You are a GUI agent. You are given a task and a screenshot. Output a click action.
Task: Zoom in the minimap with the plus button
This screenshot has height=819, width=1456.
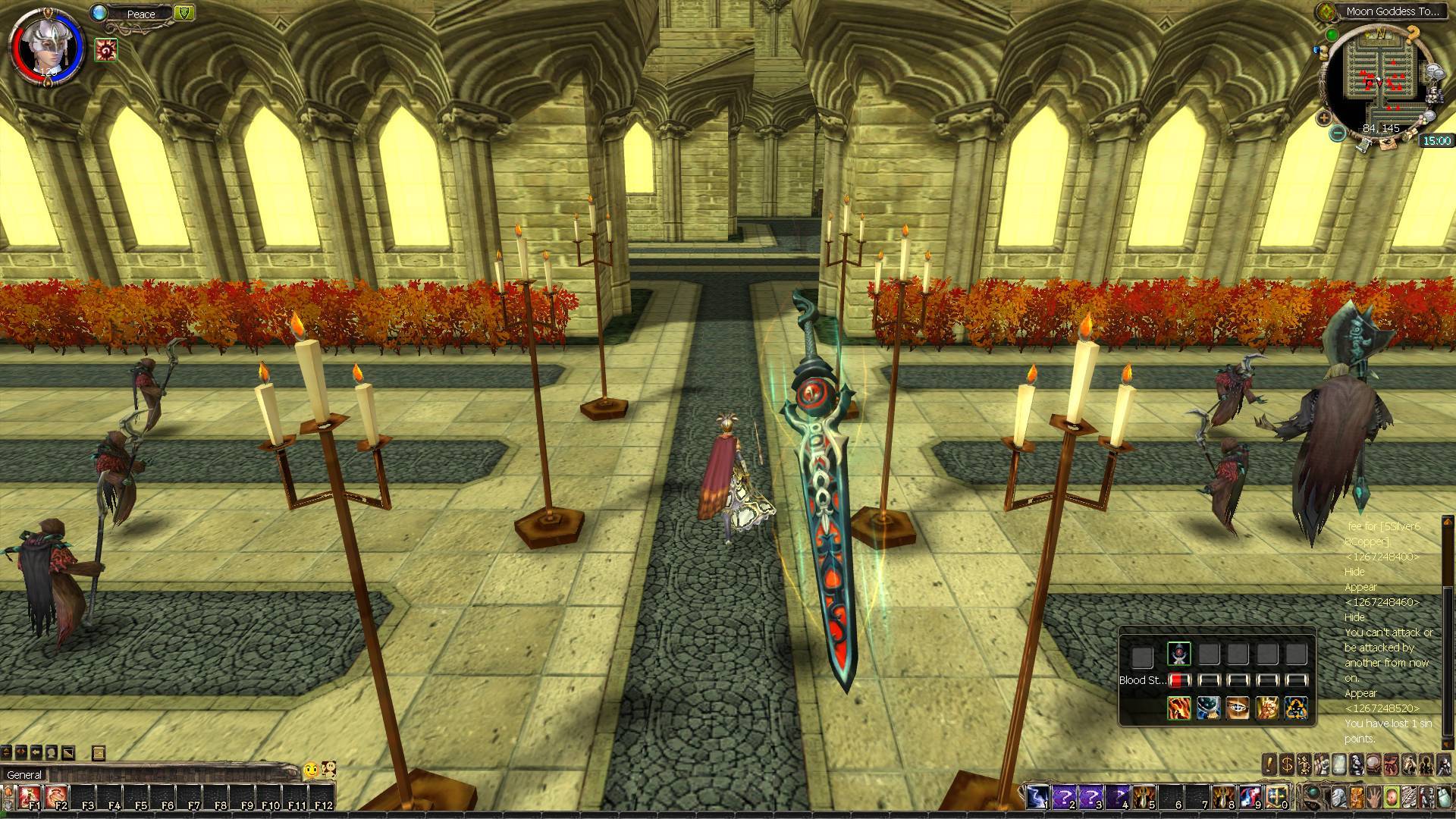1324,118
